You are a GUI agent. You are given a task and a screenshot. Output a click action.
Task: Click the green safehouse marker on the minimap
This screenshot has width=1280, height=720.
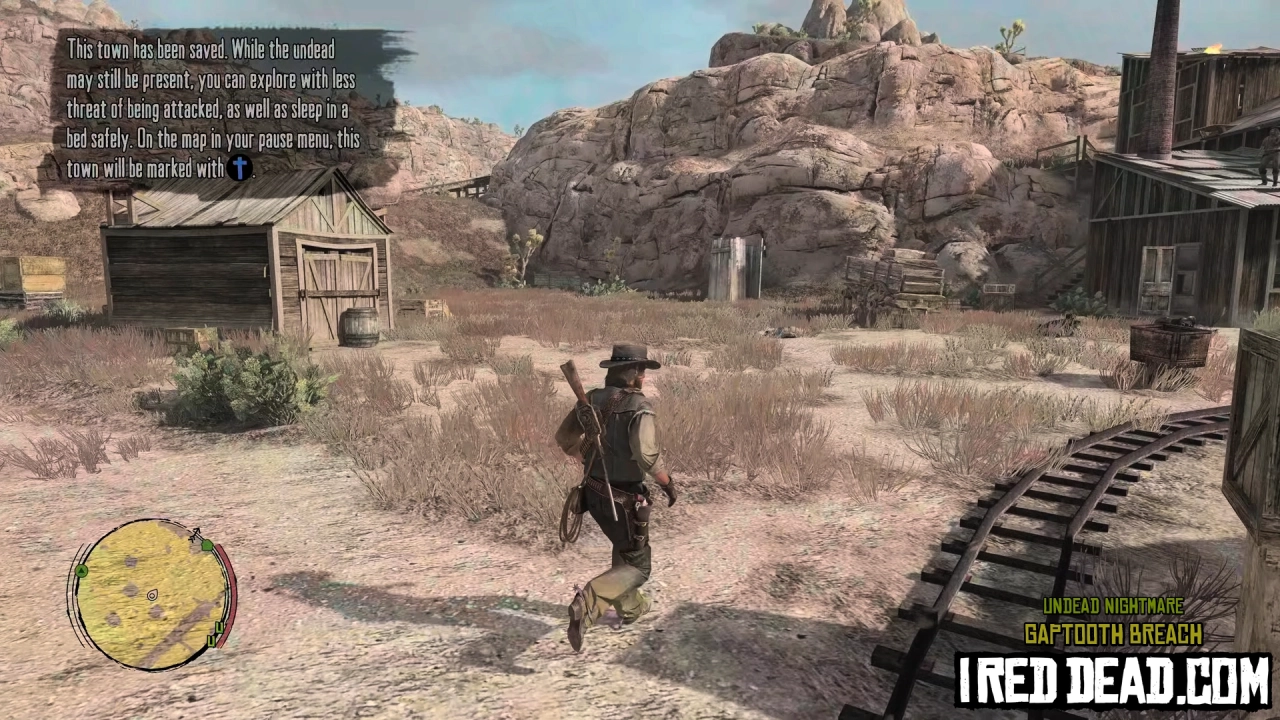coord(208,545)
